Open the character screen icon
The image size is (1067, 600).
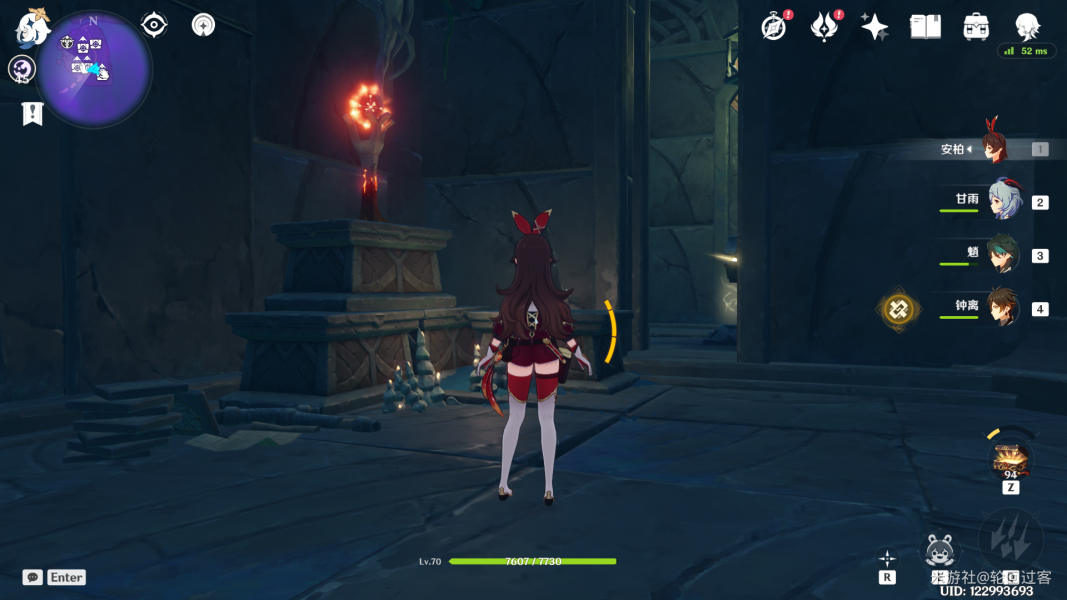[x=1027, y=27]
